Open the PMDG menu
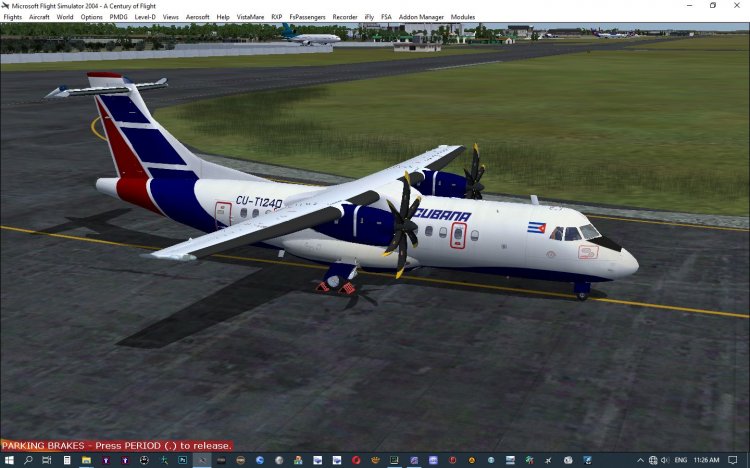Screen dimensions: 750x468 click(118, 17)
